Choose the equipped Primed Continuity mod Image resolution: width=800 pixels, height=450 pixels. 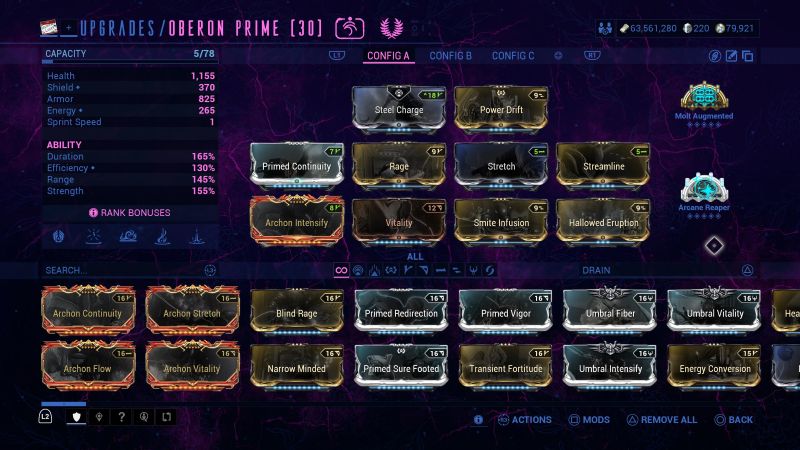296,165
